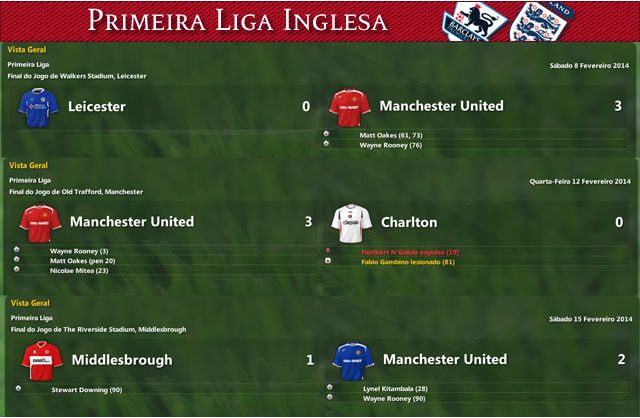Viewport: 640px width, 418px height.
Task: Open Vista Geral for the Leicester match
Action: click(25, 49)
